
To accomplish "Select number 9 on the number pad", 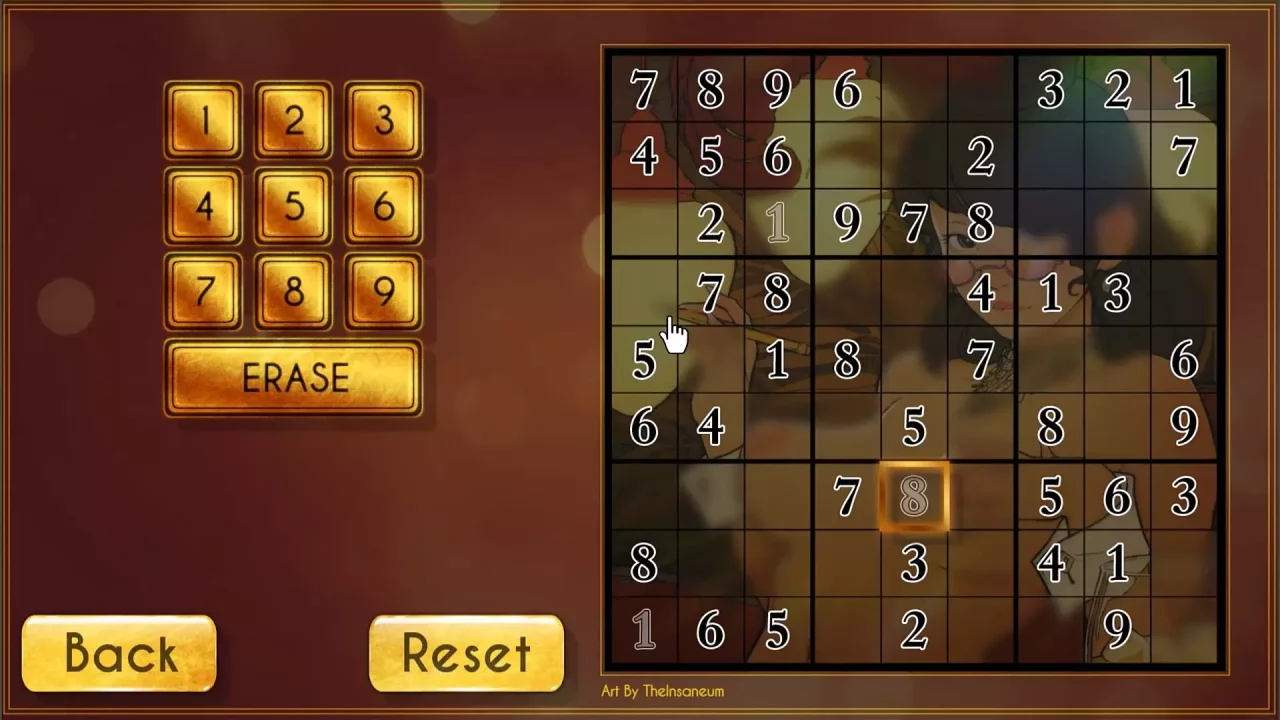I will pos(382,292).
